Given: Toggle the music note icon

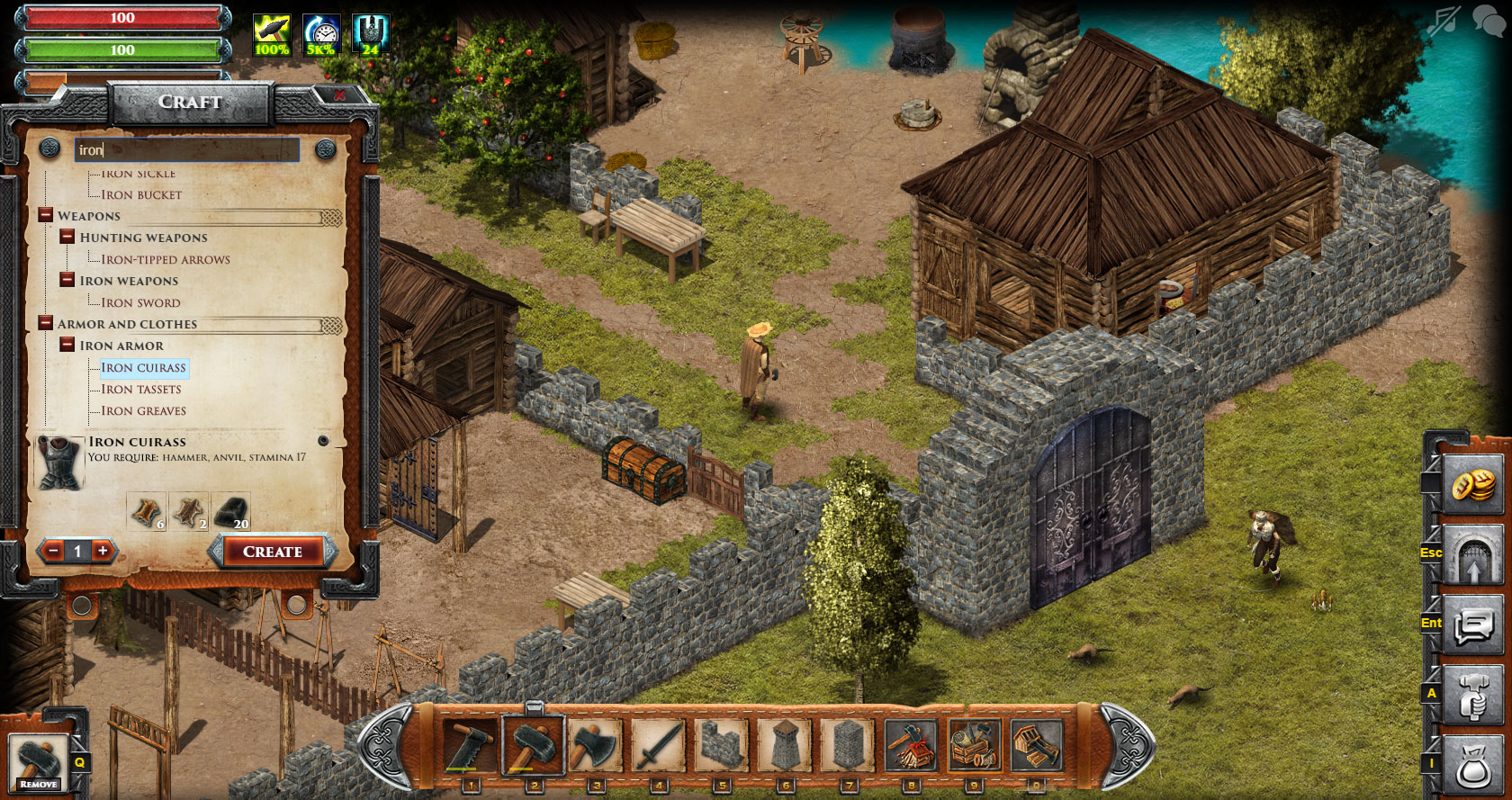Looking at the screenshot, I should click(x=1444, y=20).
